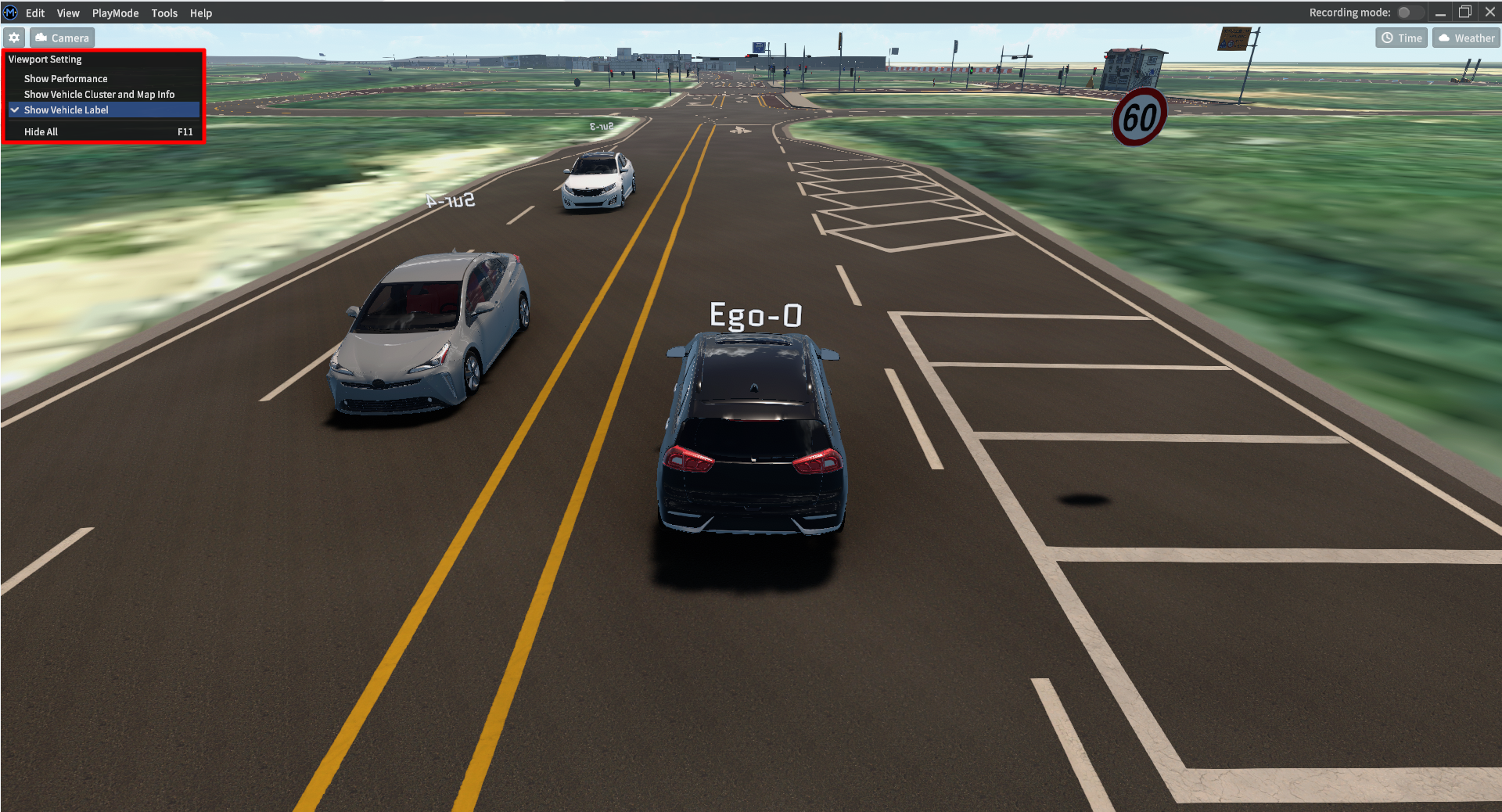Image resolution: width=1502 pixels, height=812 pixels.
Task: Open the Help menu
Action: coord(201,13)
